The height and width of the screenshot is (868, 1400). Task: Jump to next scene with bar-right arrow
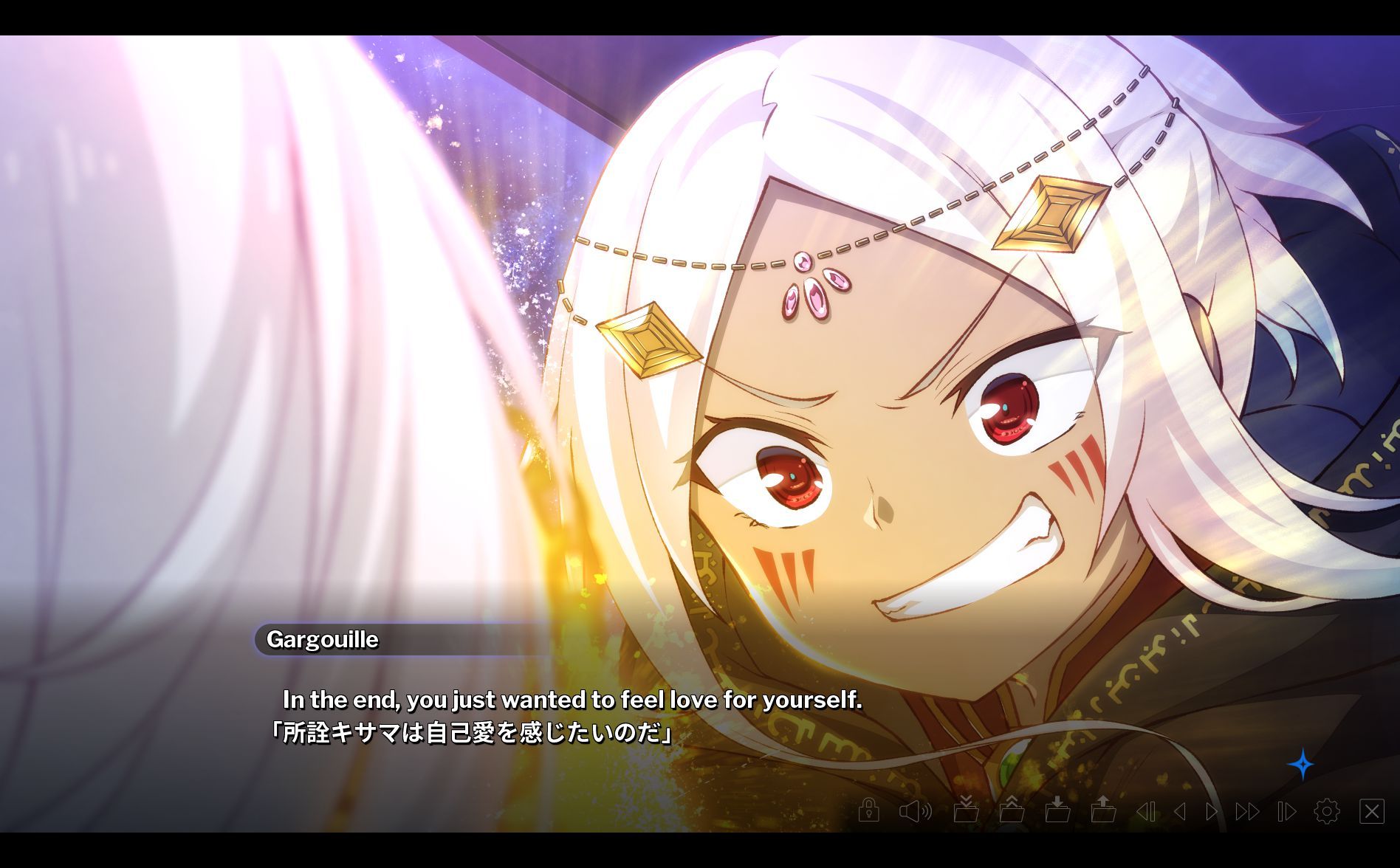[1286, 811]
